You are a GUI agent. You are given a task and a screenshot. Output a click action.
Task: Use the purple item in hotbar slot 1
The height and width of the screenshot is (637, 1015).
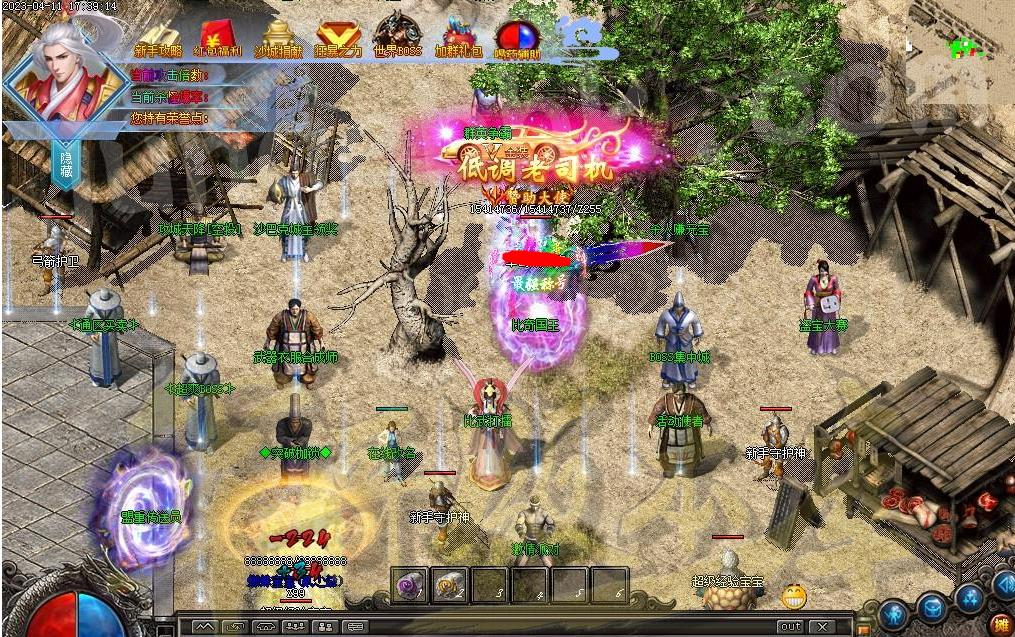click(x=410, y=586)
